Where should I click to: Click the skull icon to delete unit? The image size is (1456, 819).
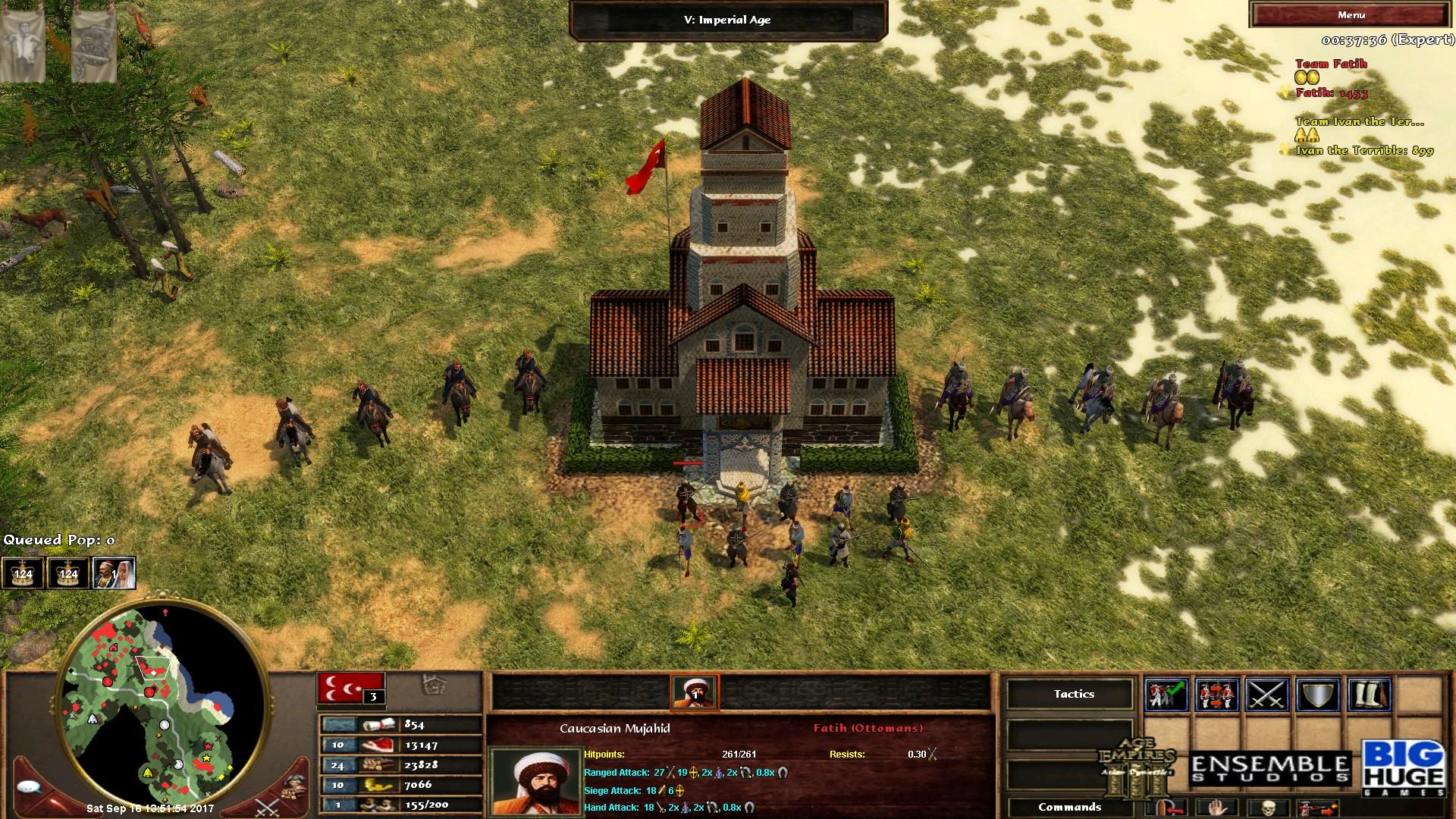(1269, 808)
